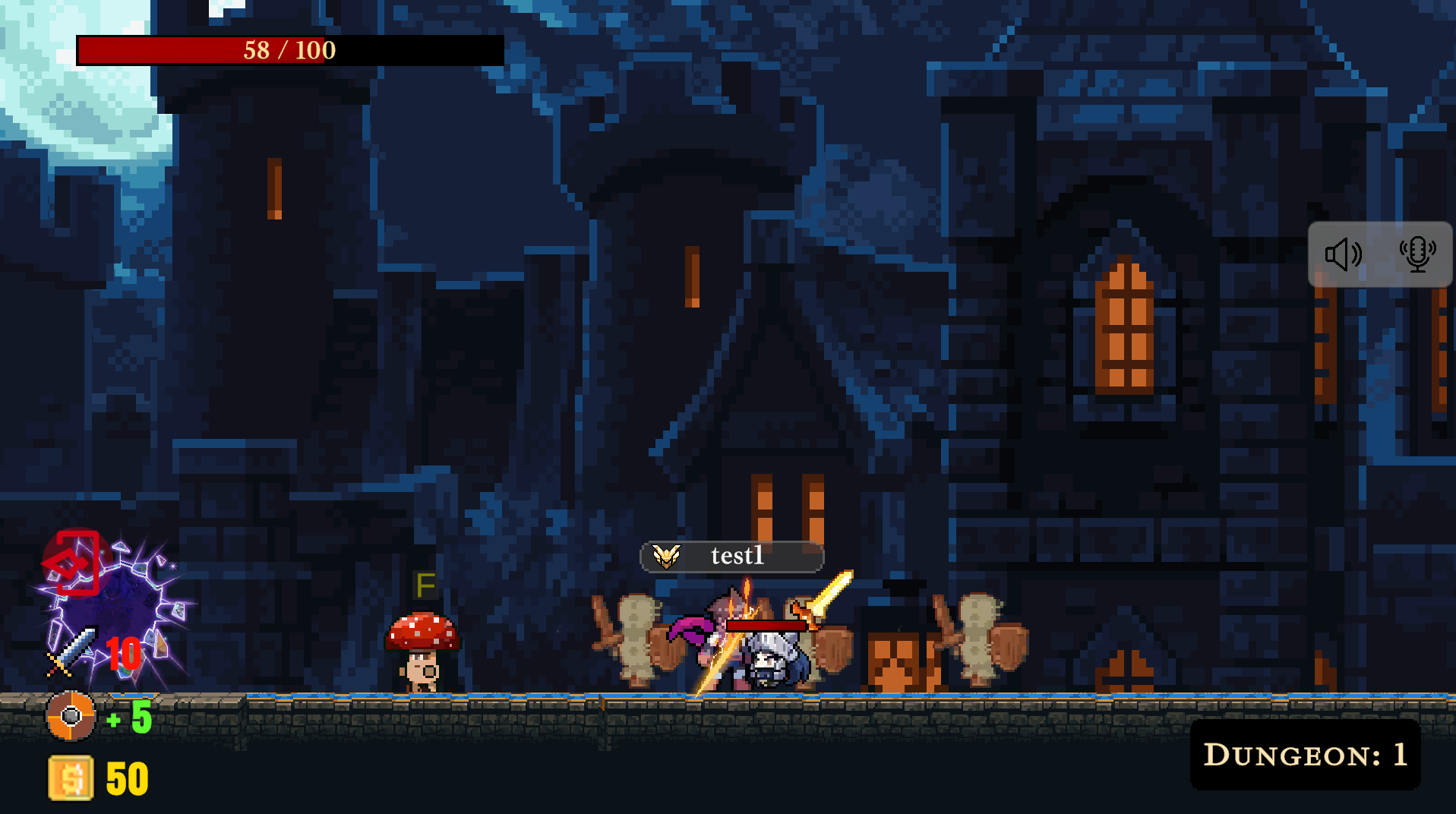Open the gold coin currency icon
Image resolution: width=1456 pixels, height=814 pixels.
point(69,778)
